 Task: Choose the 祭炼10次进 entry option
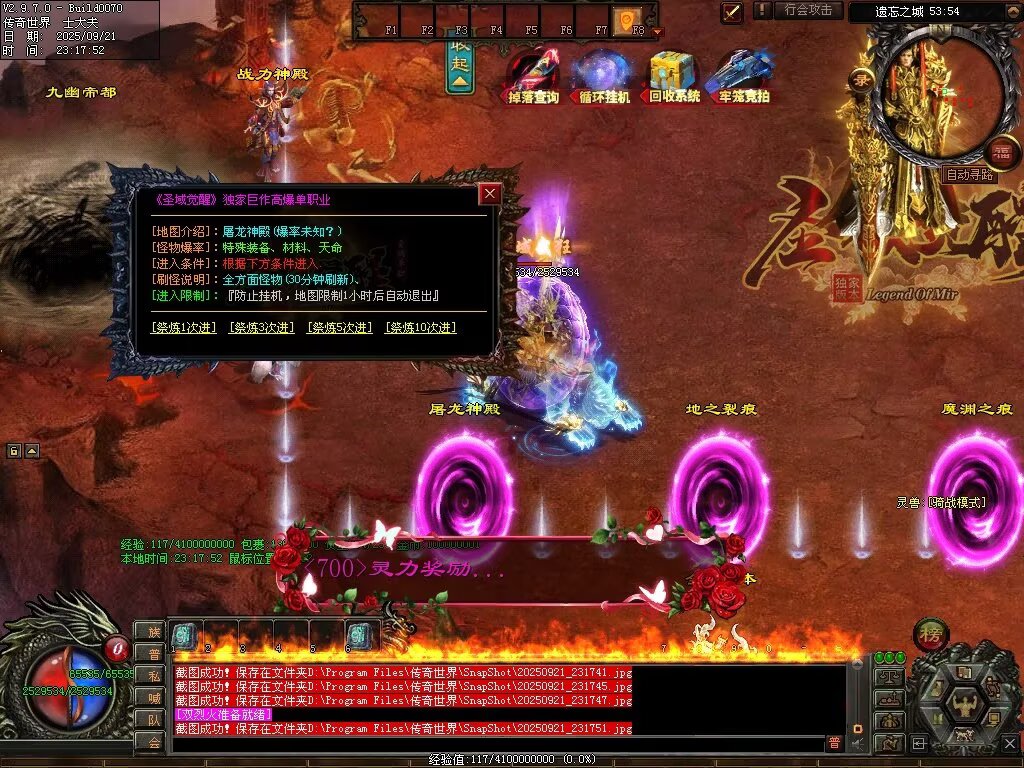pyautogui.click(x=420, y=327)
